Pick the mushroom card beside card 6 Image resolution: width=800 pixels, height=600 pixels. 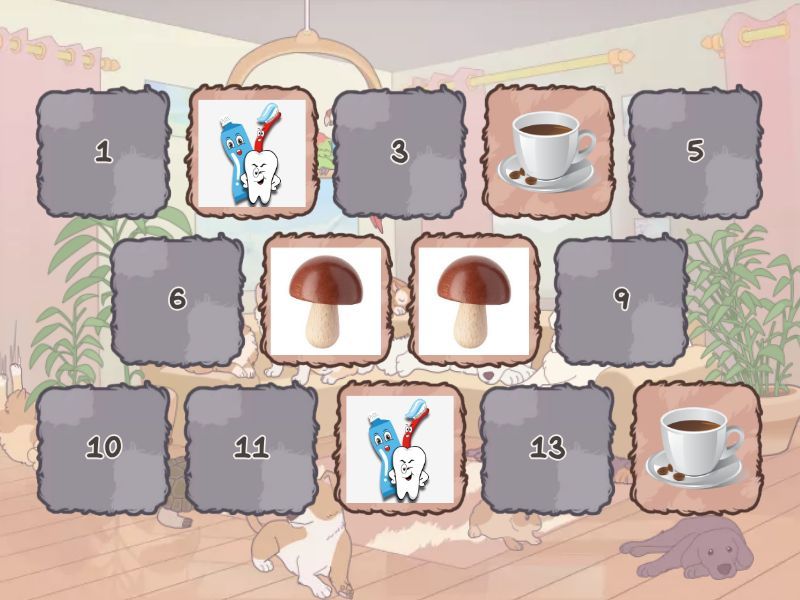click(325, 299)
